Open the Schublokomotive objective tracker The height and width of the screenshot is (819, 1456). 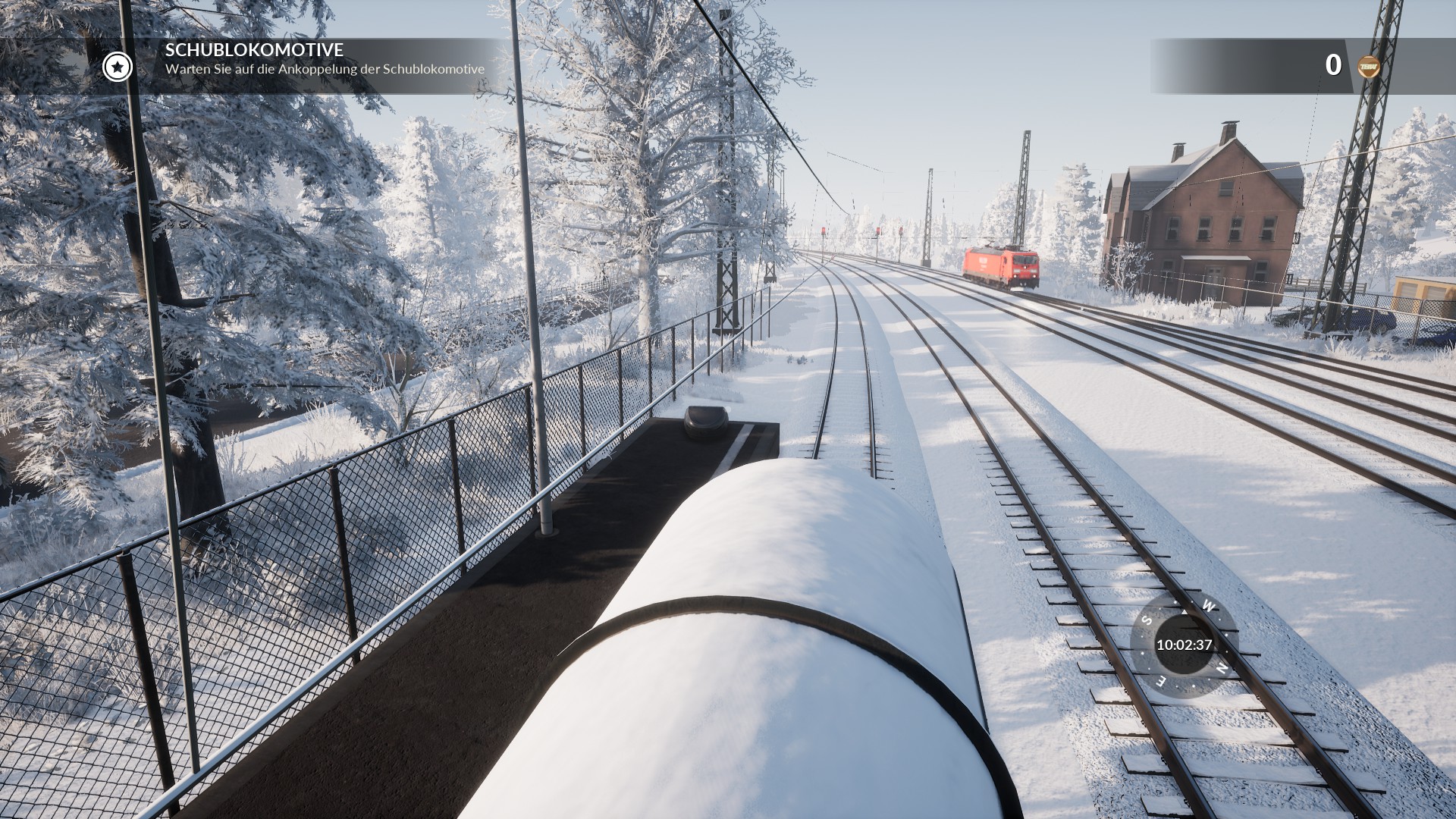coord(325,59)
